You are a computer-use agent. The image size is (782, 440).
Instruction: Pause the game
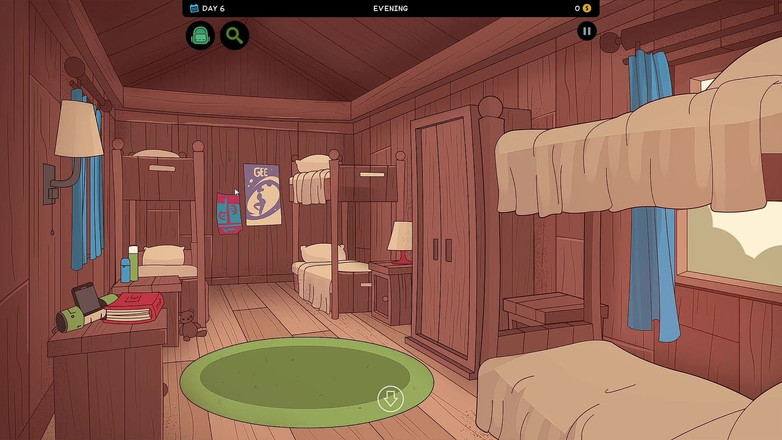click(x=587, y=31)
